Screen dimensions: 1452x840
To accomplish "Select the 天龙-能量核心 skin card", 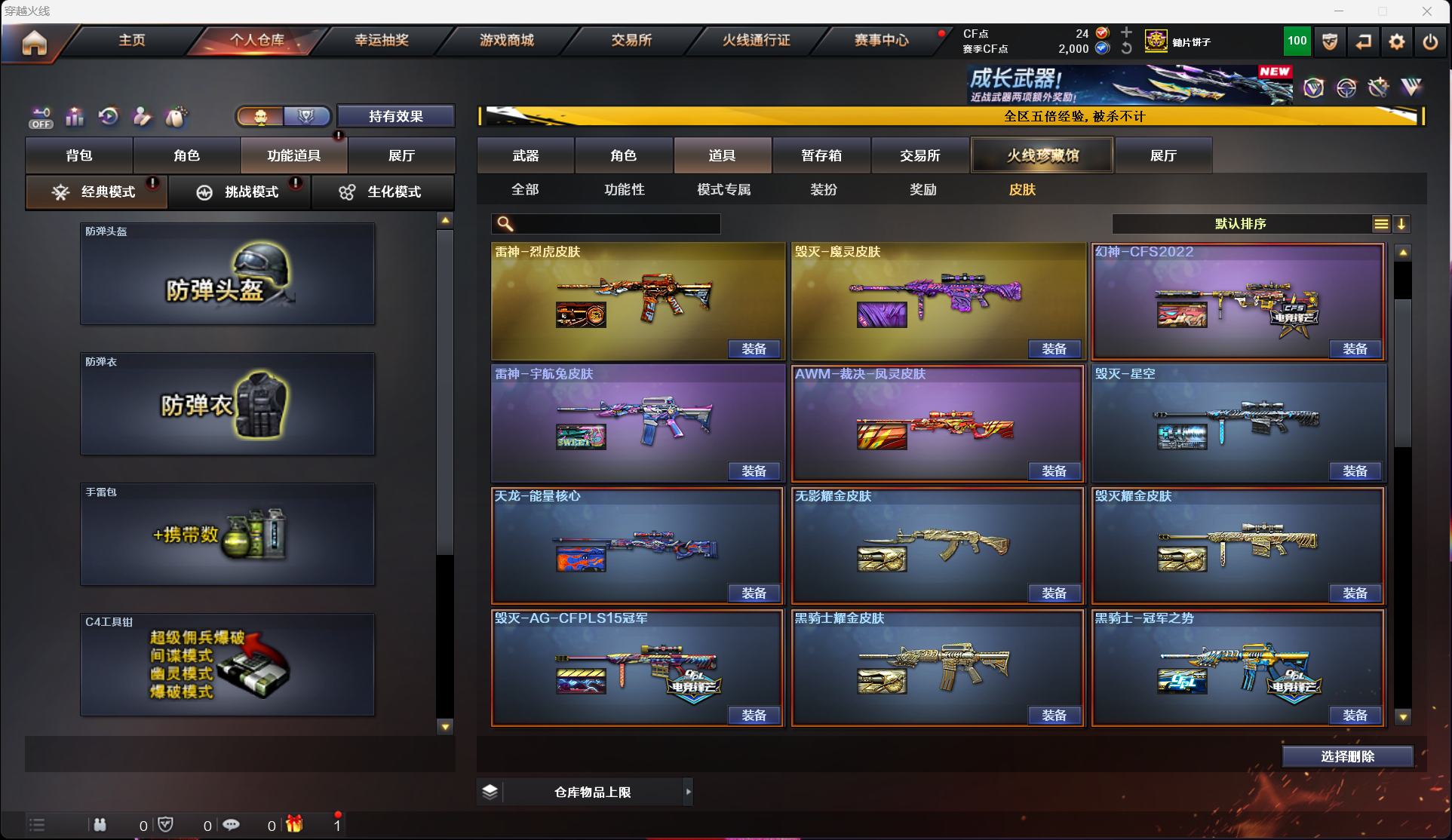I will pos(637,543).
